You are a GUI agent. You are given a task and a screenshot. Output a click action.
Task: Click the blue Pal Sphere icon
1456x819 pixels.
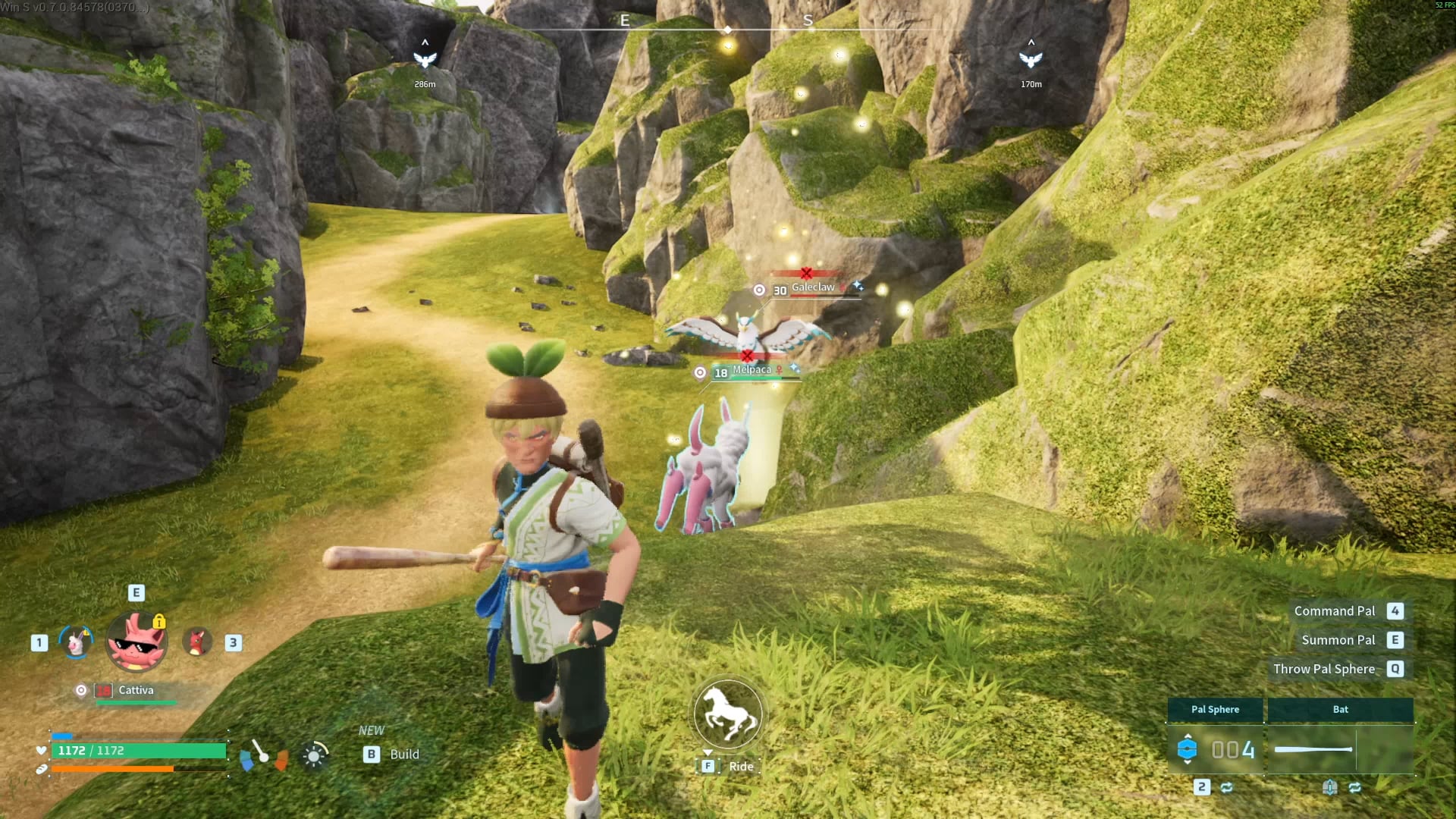pos(1187,749)
